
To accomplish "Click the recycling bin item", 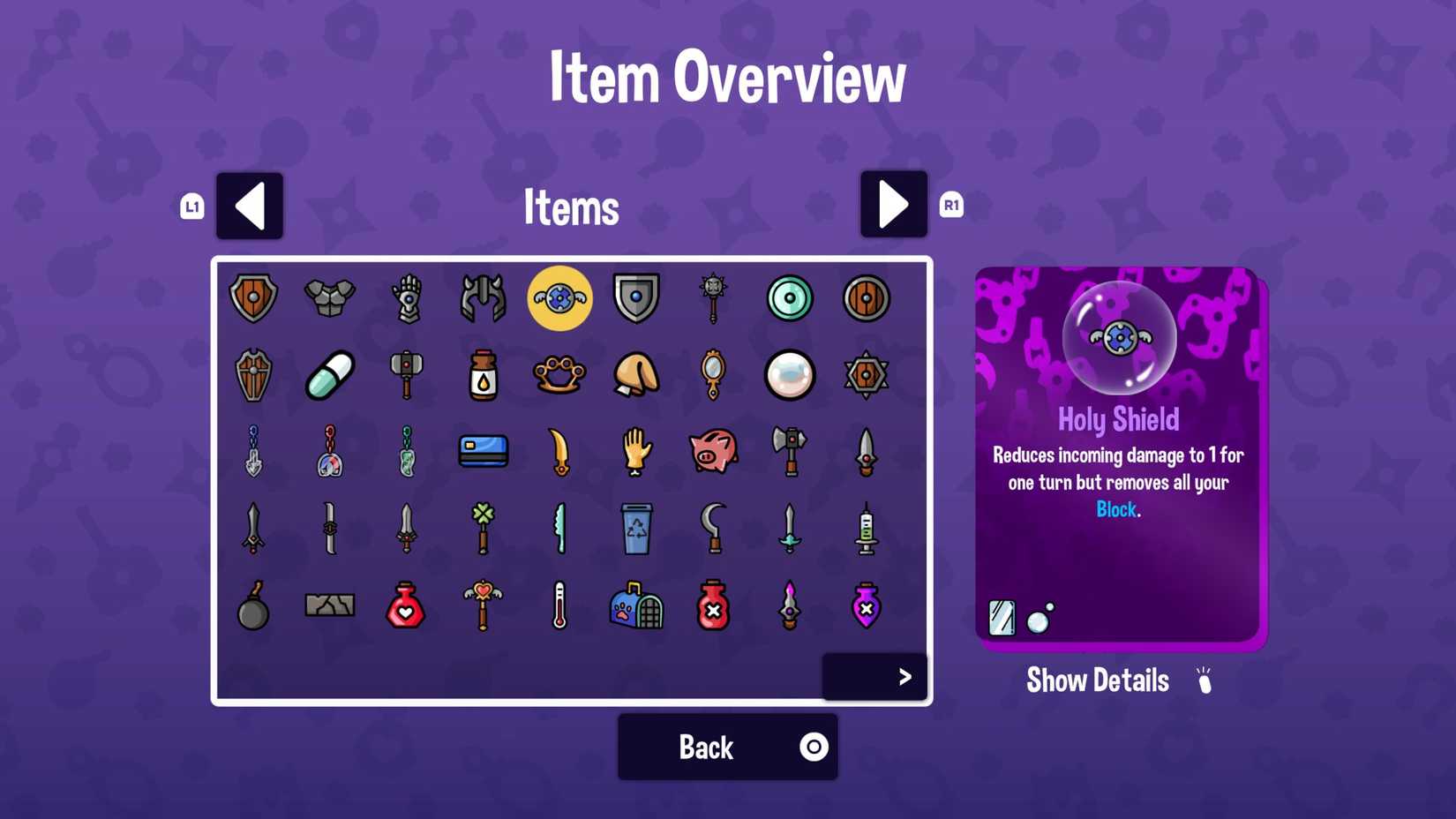I will coord(636,530).
